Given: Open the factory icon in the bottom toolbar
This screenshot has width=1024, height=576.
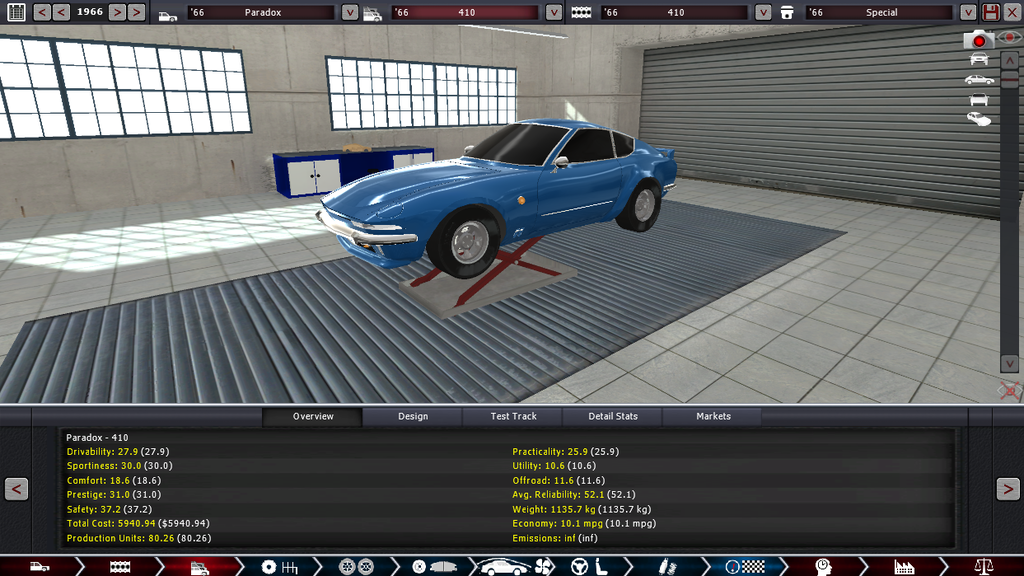Looking at the screenshot, I should pyautogui.click(x=904, y=567).
